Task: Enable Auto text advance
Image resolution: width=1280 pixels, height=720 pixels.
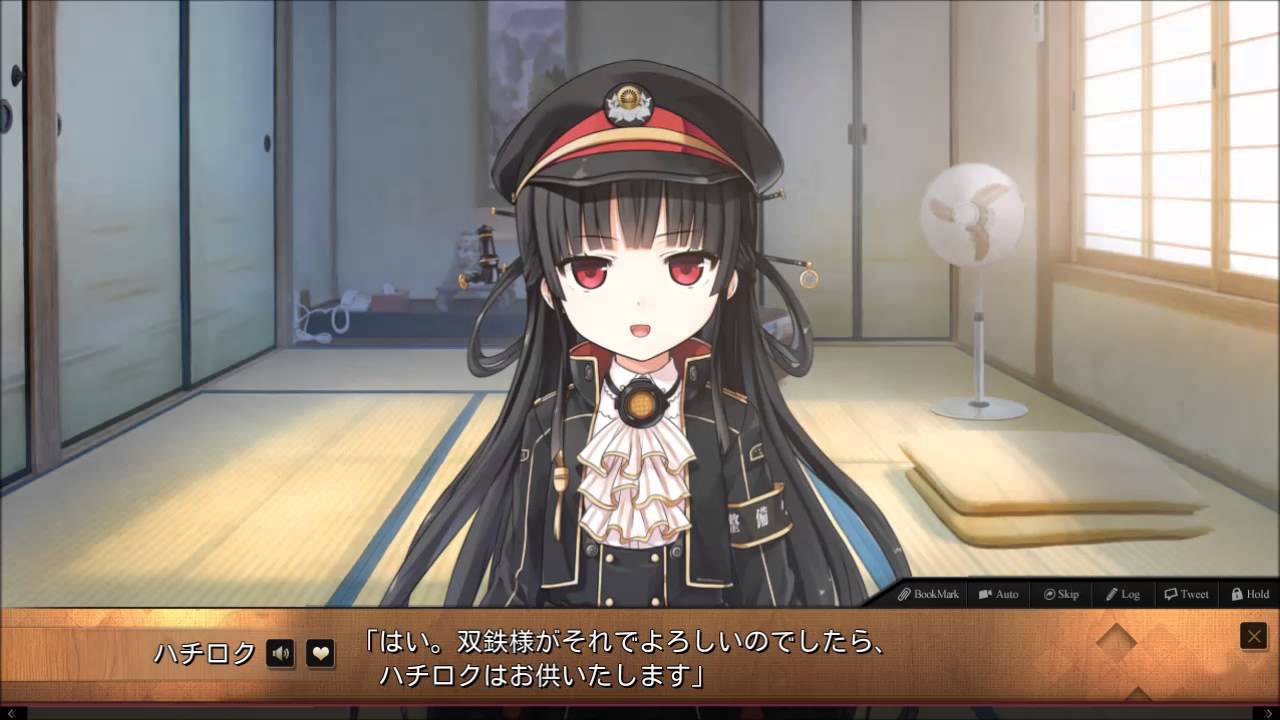Action: point(998,594)
